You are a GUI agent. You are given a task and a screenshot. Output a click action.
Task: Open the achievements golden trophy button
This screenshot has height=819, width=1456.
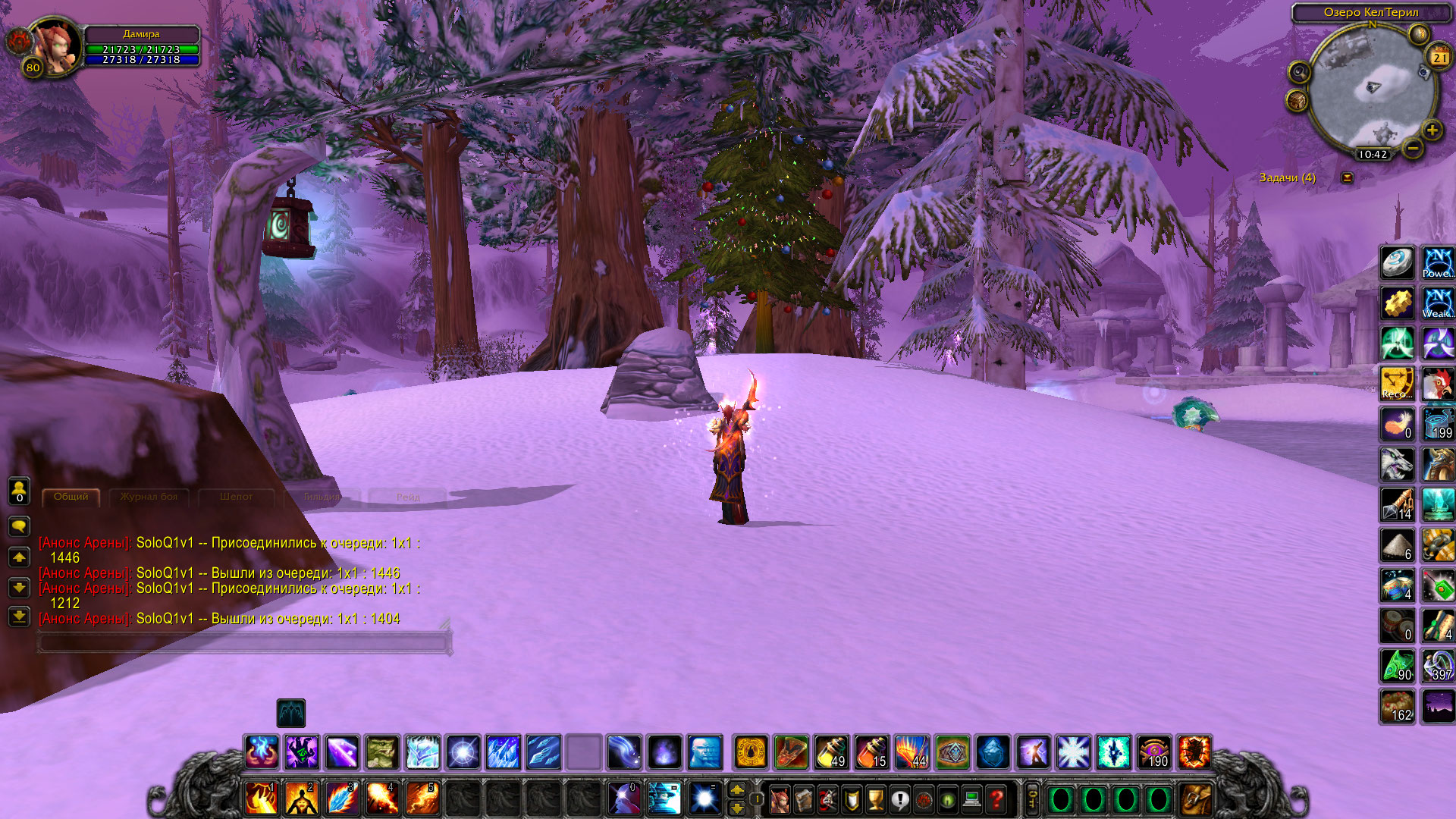[875, 799]
